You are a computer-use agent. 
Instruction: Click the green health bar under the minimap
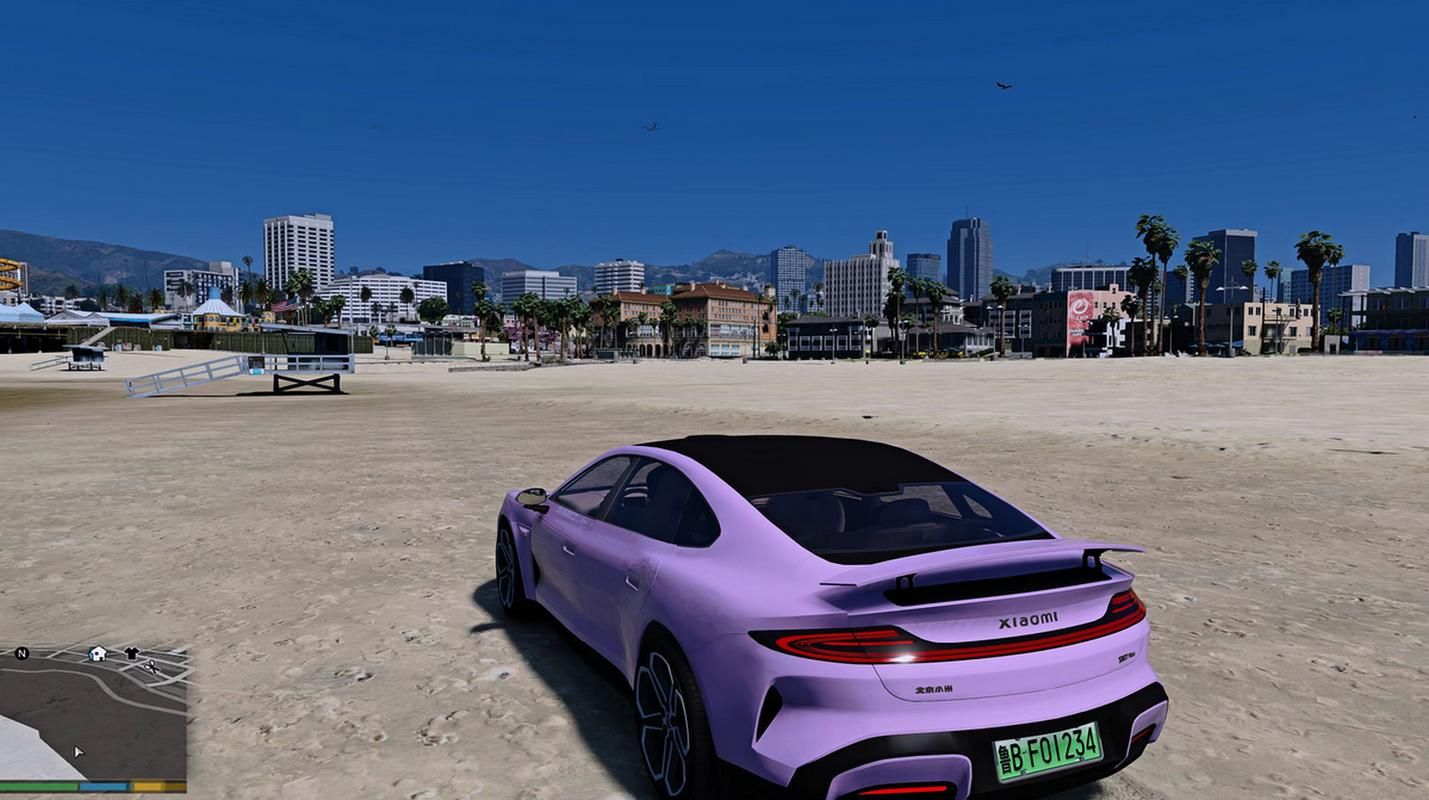[x=40, y=786]
